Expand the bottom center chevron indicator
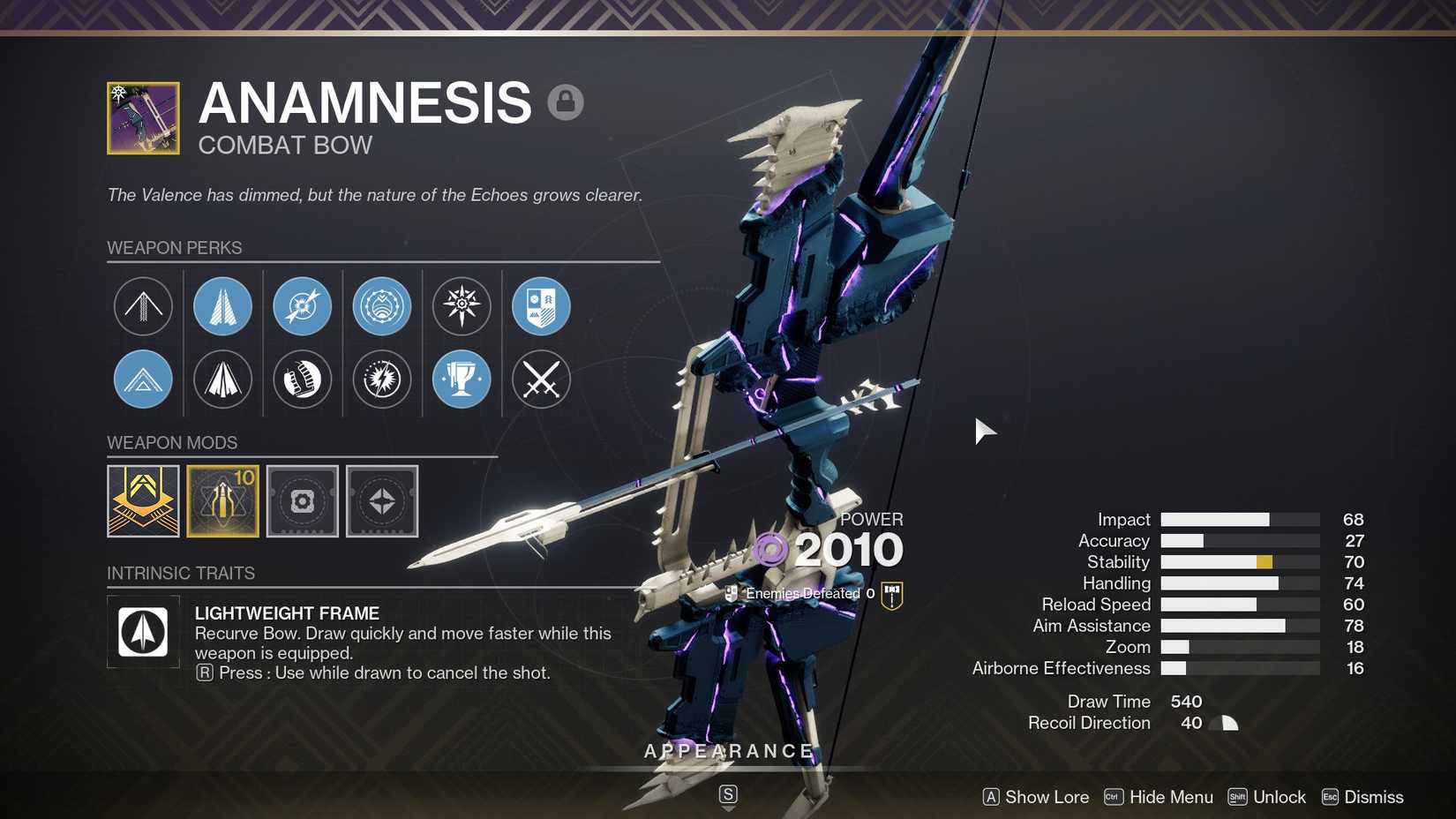Screen dimensions: 1456x819 727,793
